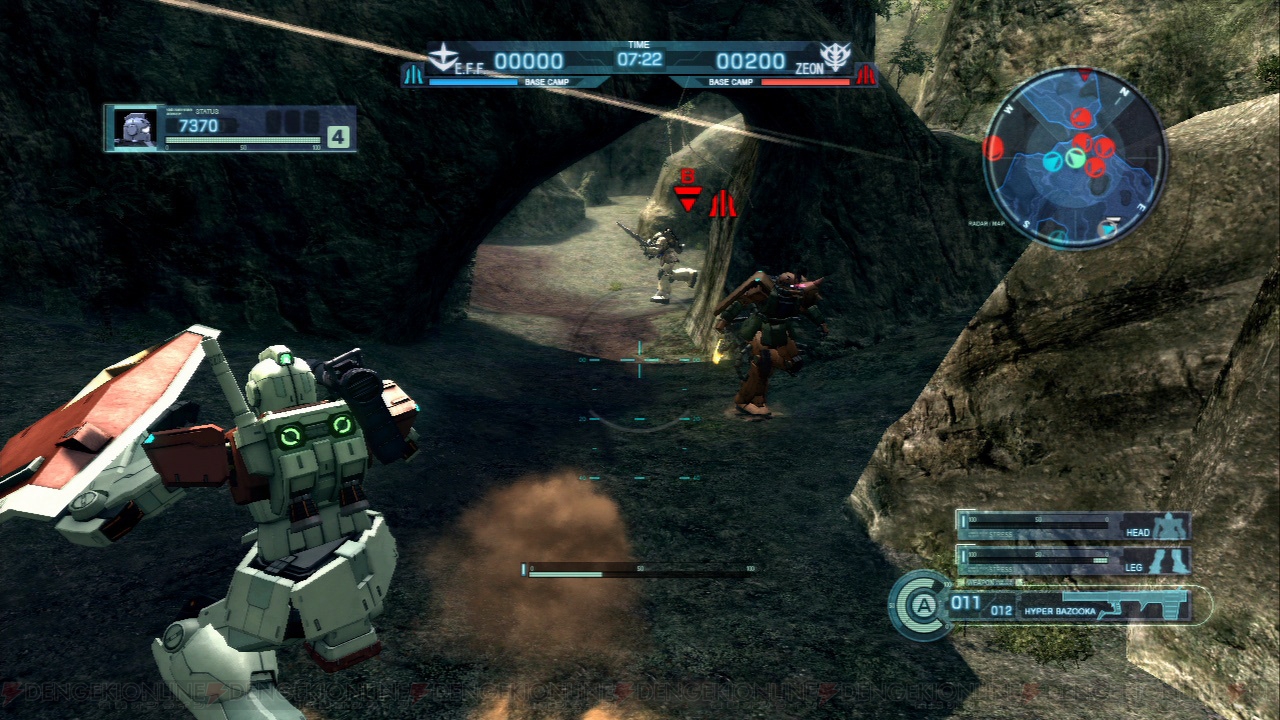The image size is (1280, 720).
Task: Click the red flame icon near the B indicator
Action: pos(725,204)
